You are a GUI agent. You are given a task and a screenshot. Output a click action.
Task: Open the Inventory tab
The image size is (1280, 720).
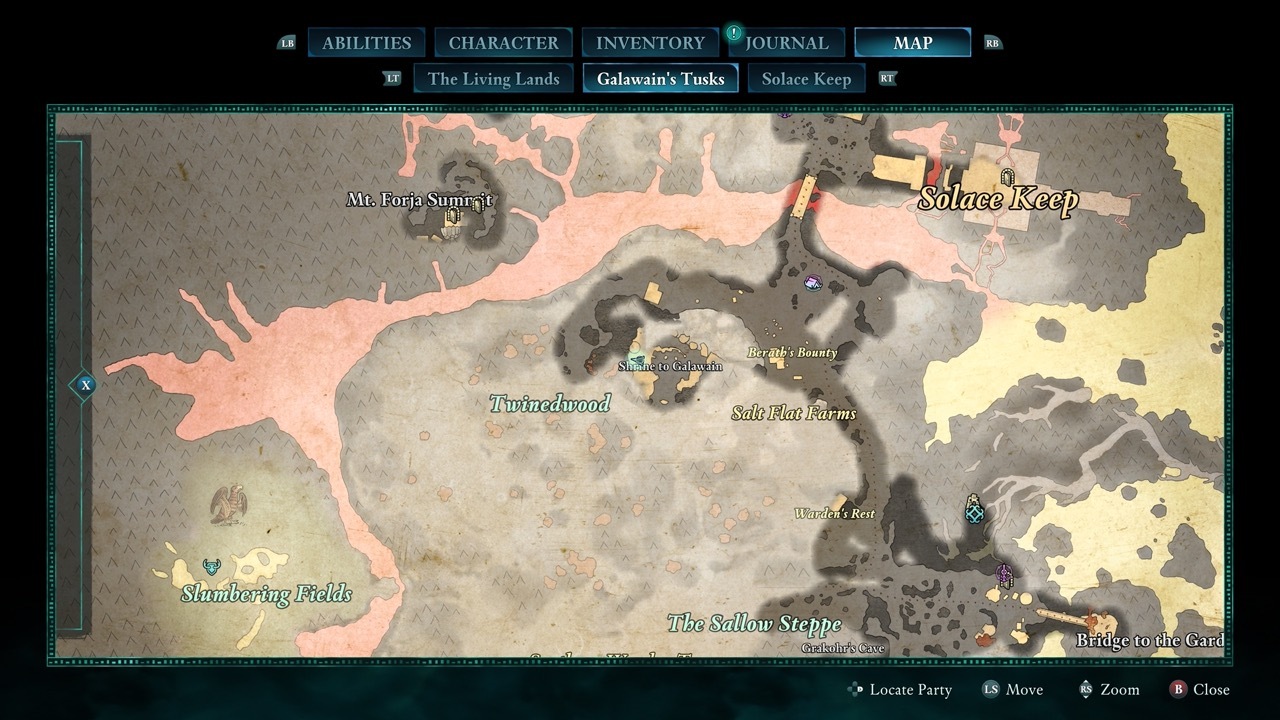[x=650, y=43]
